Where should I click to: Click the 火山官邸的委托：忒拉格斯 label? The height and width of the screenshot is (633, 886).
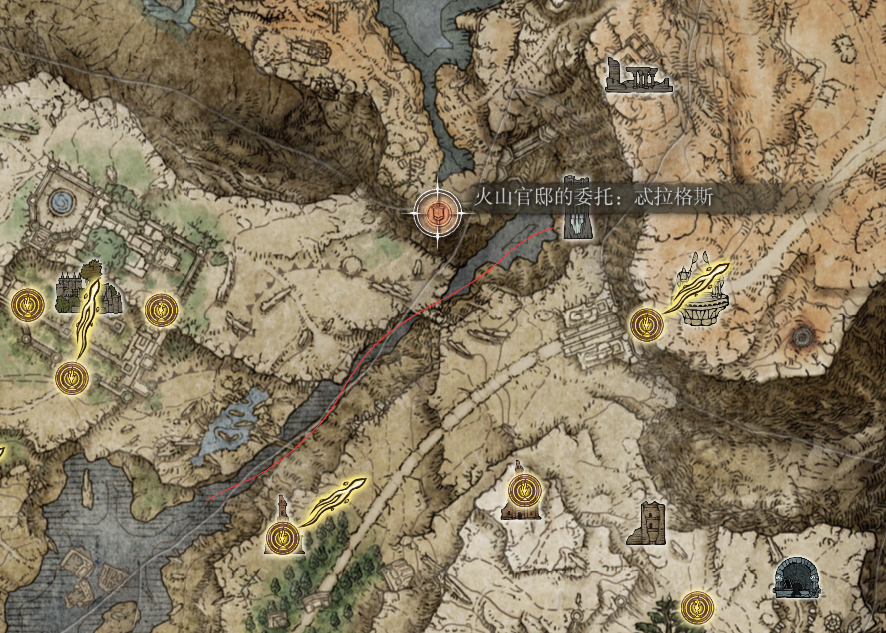(594, 197)
